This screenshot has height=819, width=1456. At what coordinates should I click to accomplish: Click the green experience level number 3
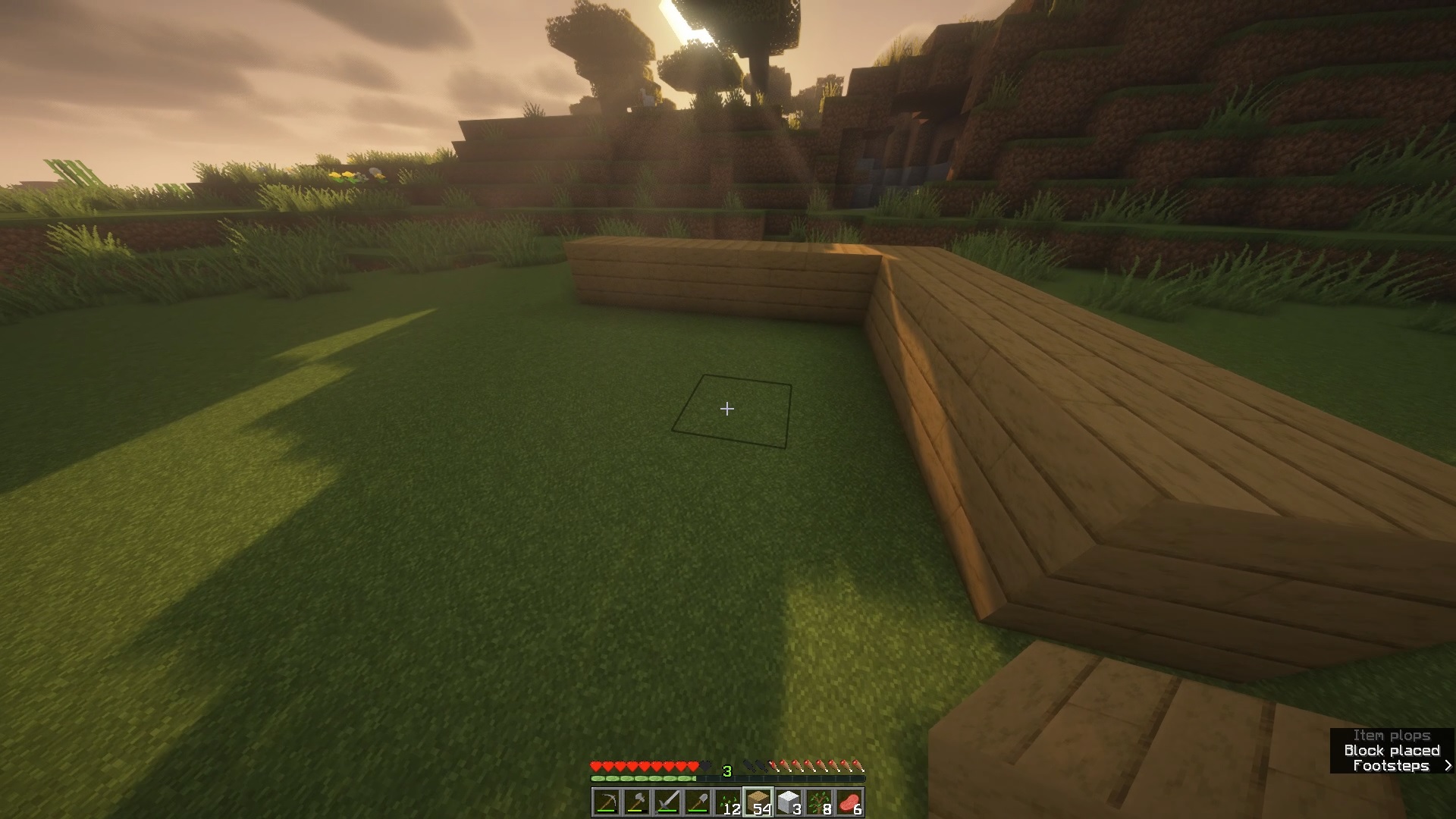click(726, 770)
